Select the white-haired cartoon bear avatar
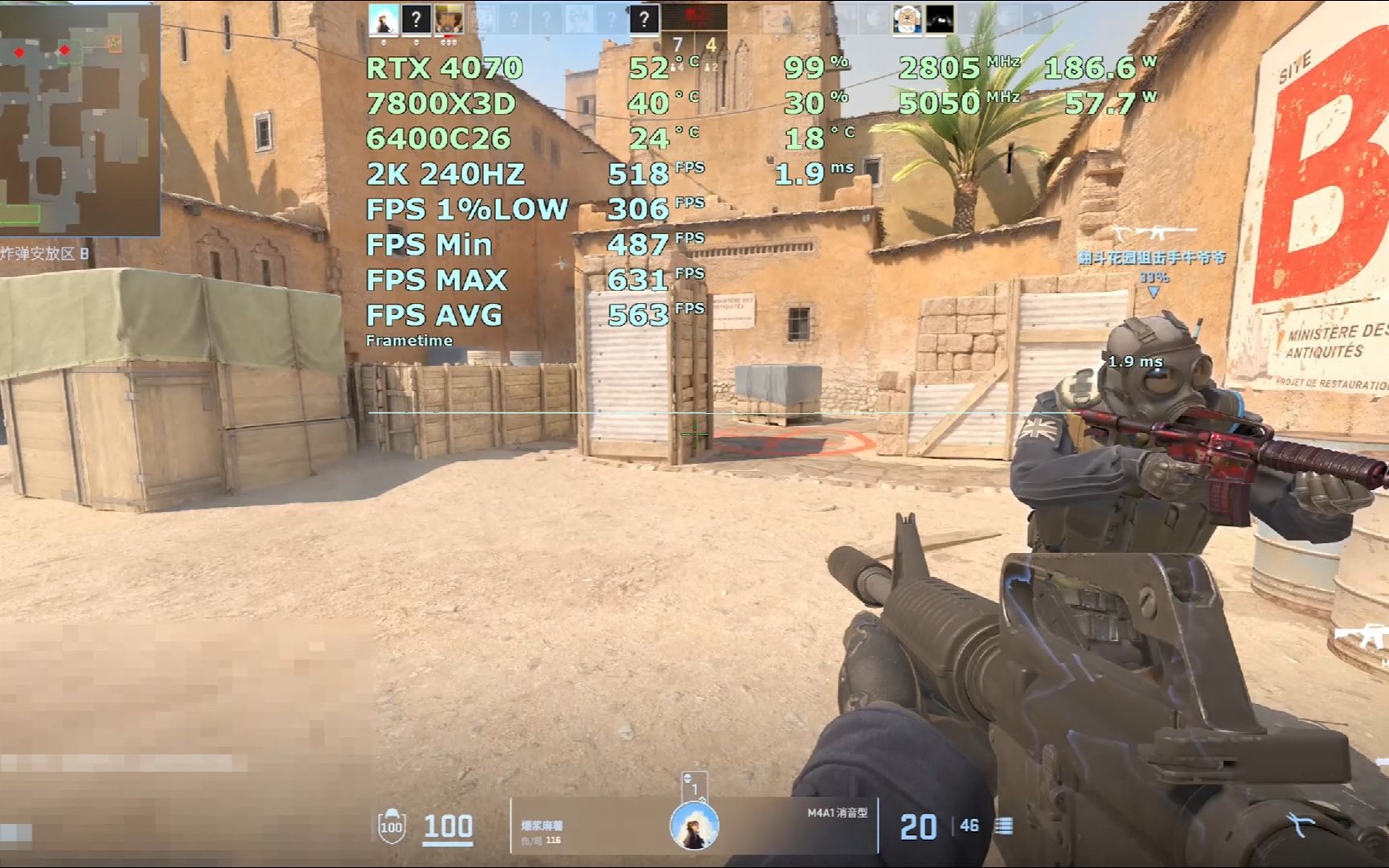Screen dimensions: 1389x868 click(x=907, y=19)
